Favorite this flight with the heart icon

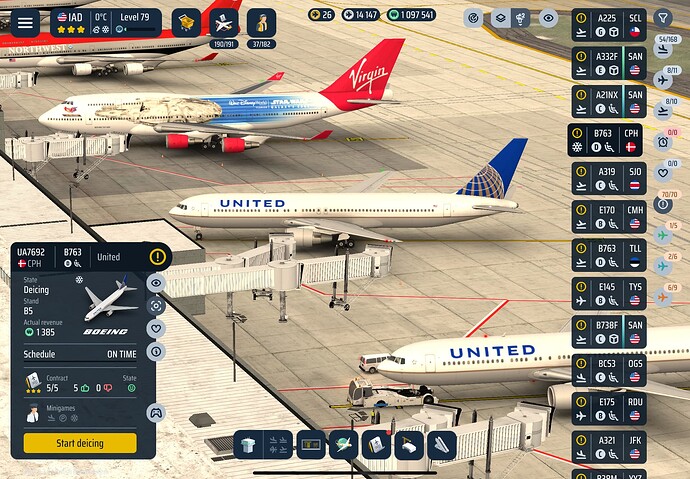coord(156,328)
